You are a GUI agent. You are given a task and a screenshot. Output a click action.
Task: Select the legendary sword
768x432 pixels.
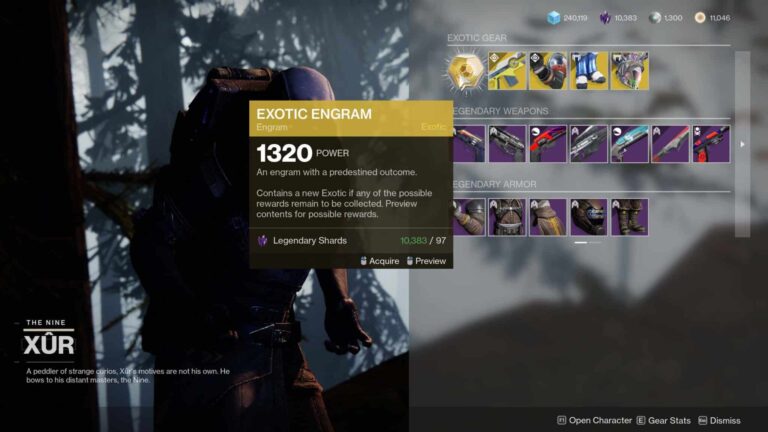(x=670, y=144)
